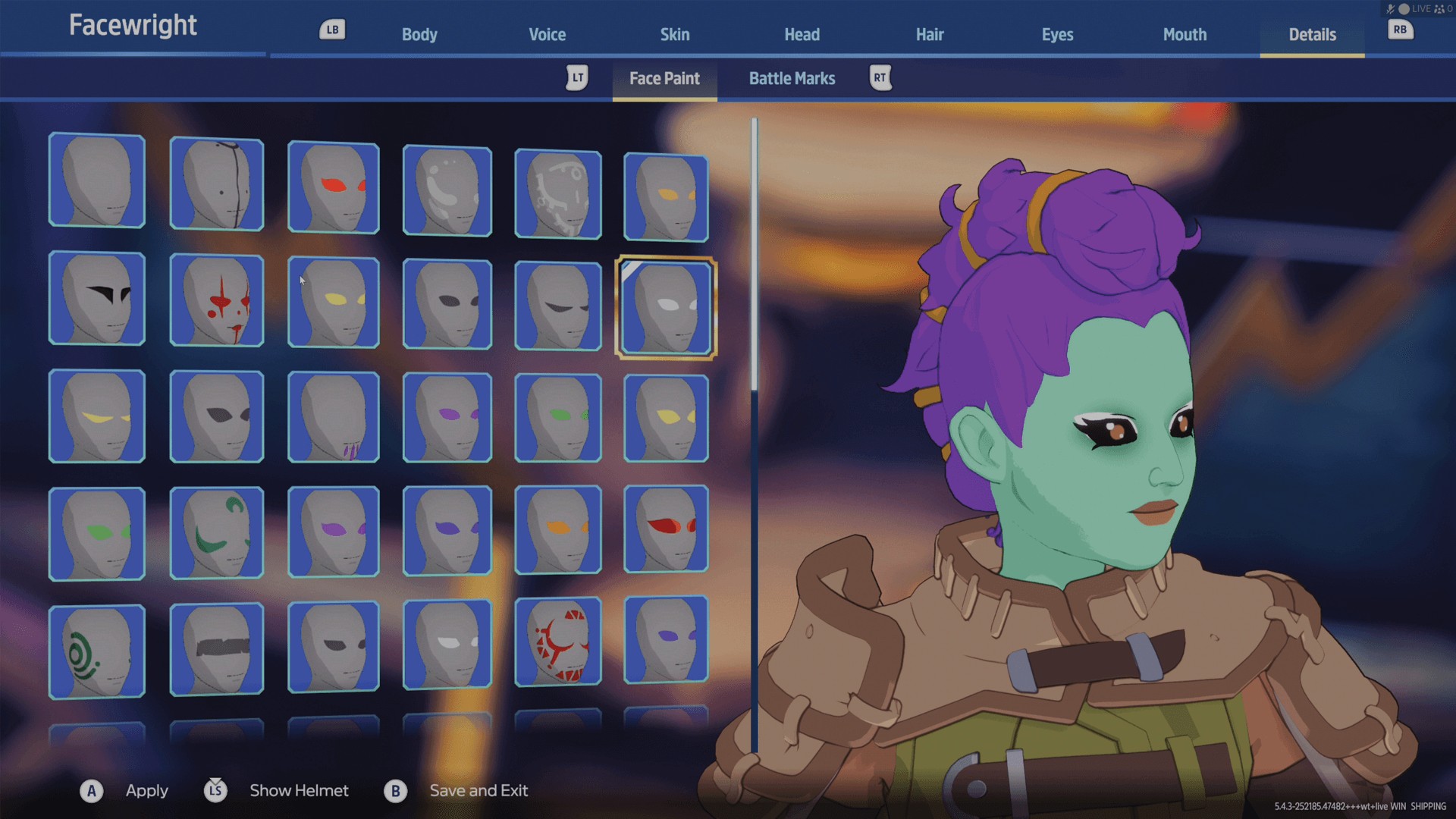
Task: Switch to the Body tab
Action: 419,35
